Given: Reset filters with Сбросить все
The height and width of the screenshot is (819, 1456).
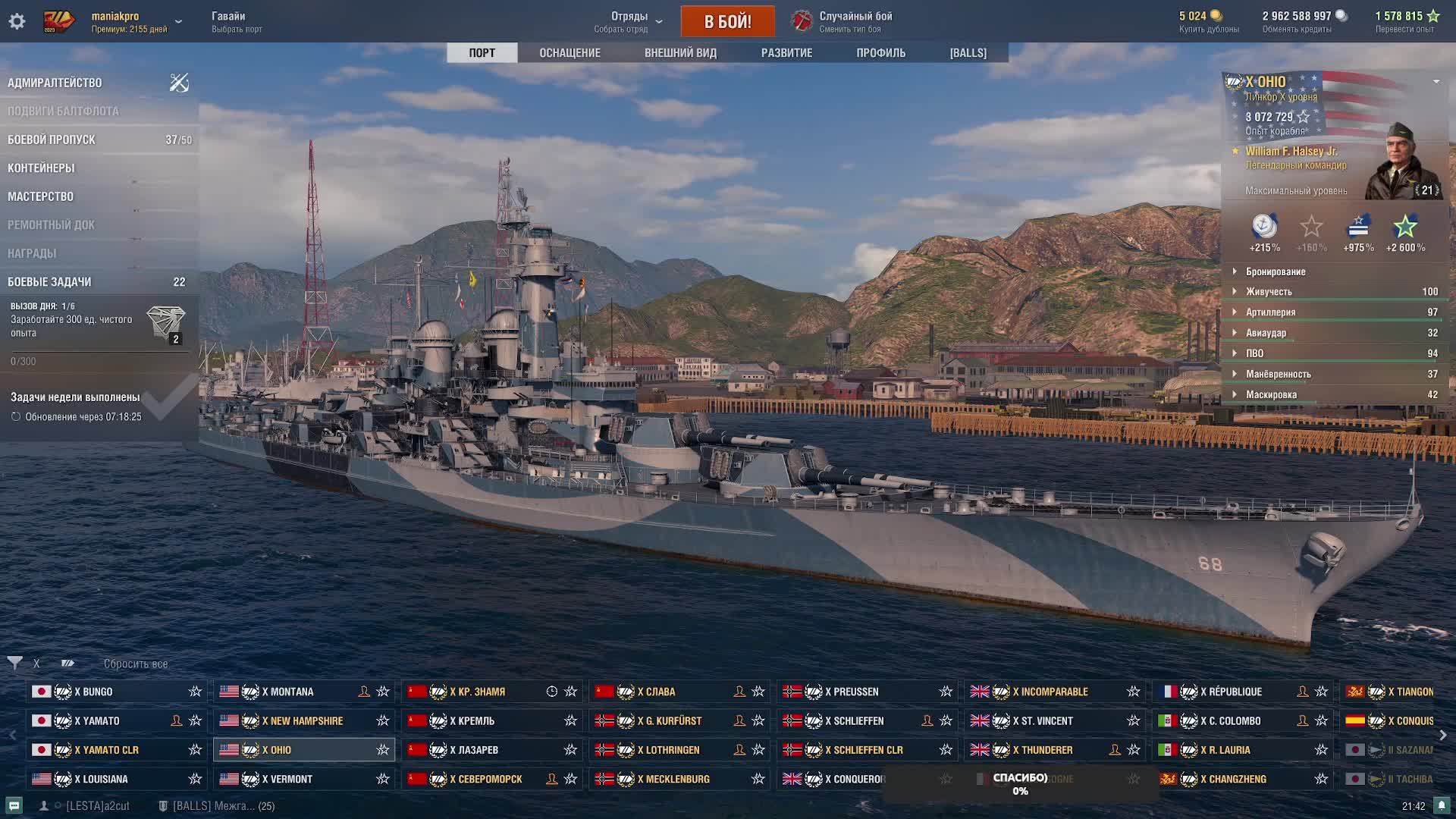Looking at the screenshot, I should (136, 664).
